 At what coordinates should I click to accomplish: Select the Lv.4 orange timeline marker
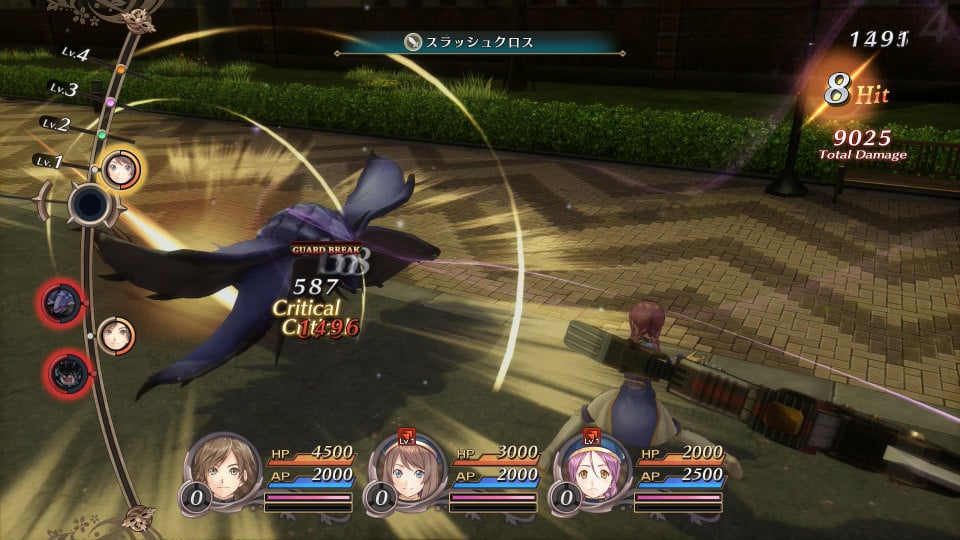(x=121, y=69)
